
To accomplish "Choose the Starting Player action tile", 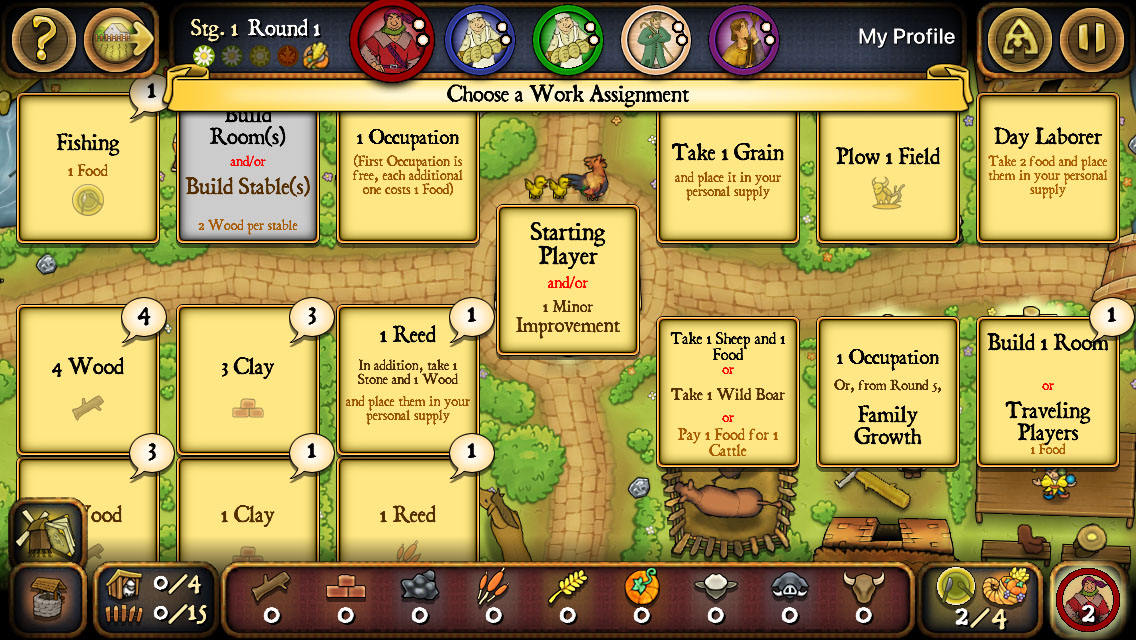I will [x=568, y=280].
